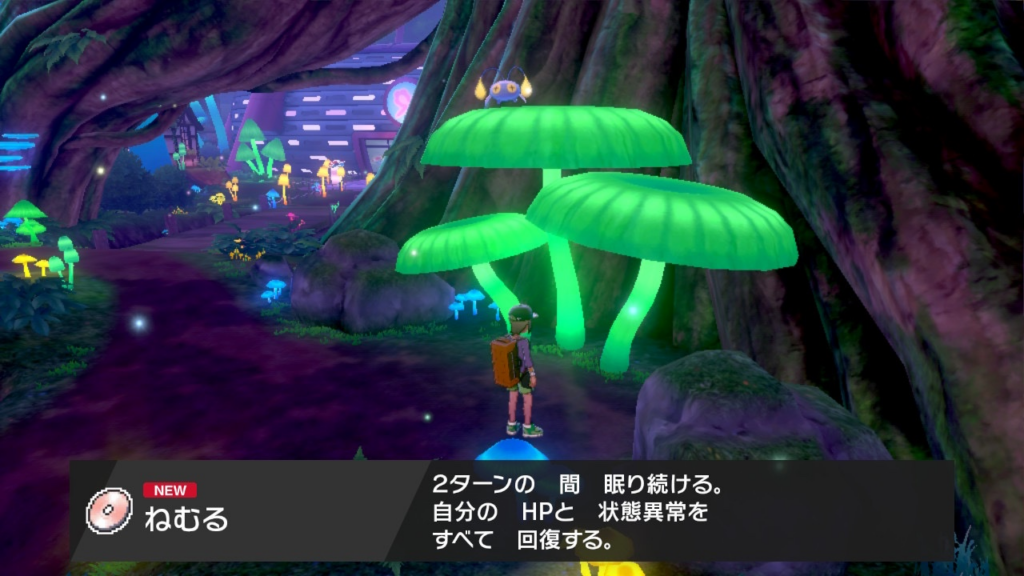The height and width of the screenshot is (576, 1024).
Task: Click the TM disc icon beside ねむる
Action: tap(109, 510)
